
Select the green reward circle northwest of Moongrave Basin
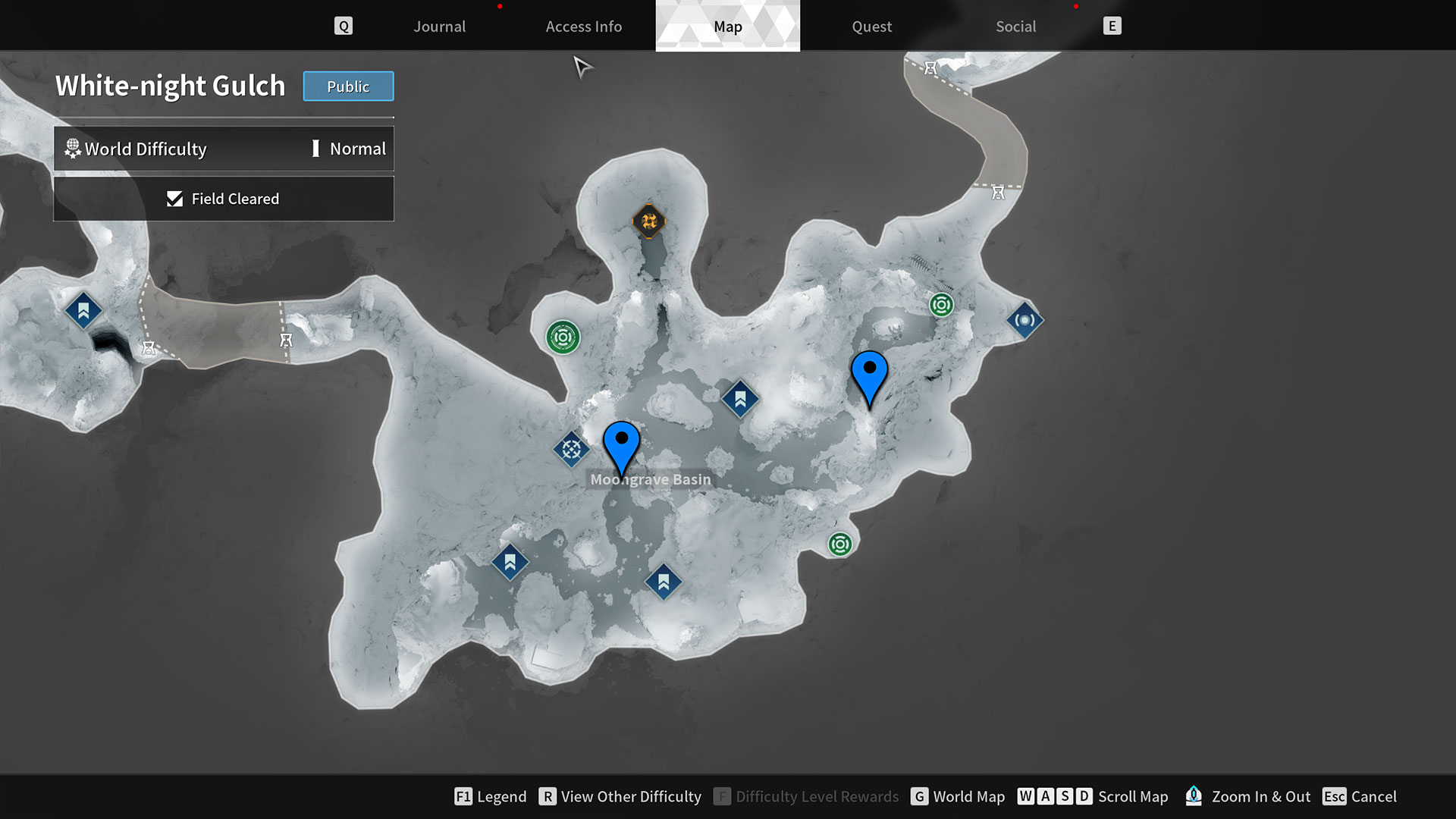coord(562,336)
